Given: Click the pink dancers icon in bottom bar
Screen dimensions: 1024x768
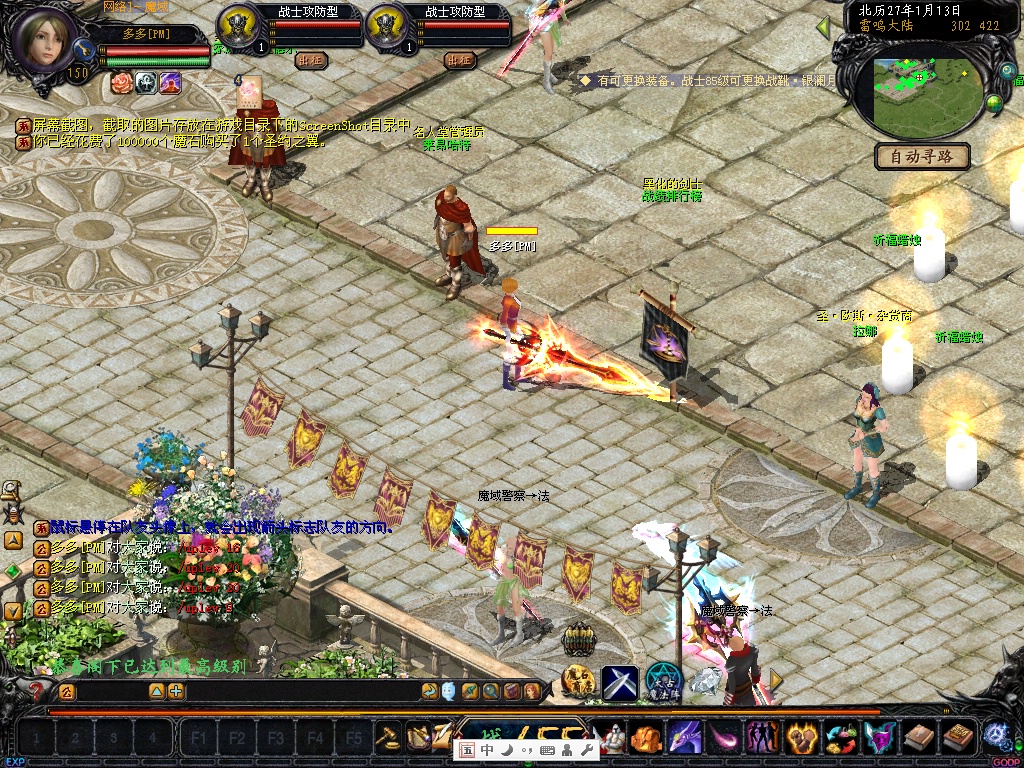Looking at the screenshot, I should click(x=762, y=738).
